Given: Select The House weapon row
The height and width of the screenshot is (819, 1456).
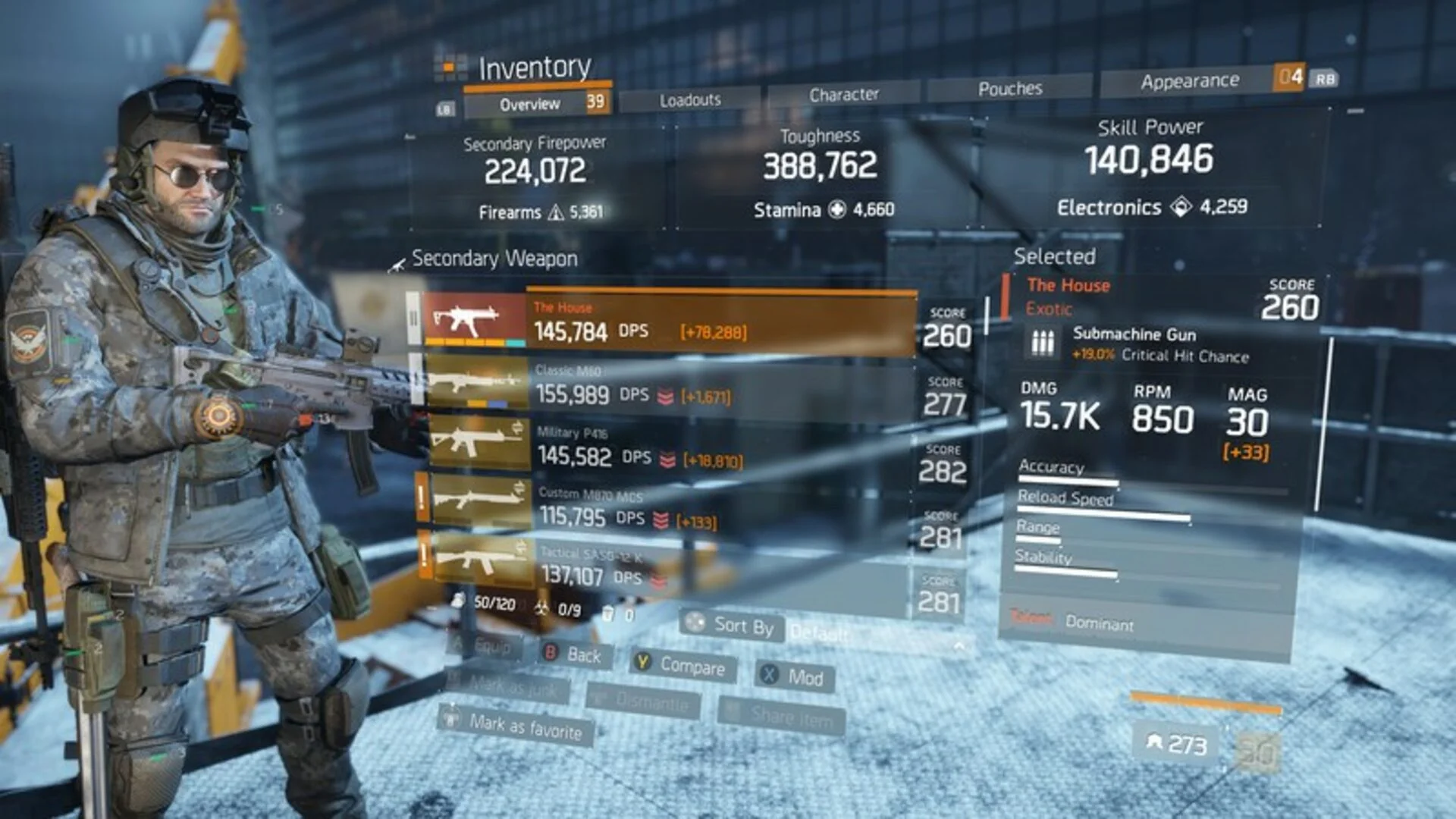Looking at the screenshot, I should 667,323.
